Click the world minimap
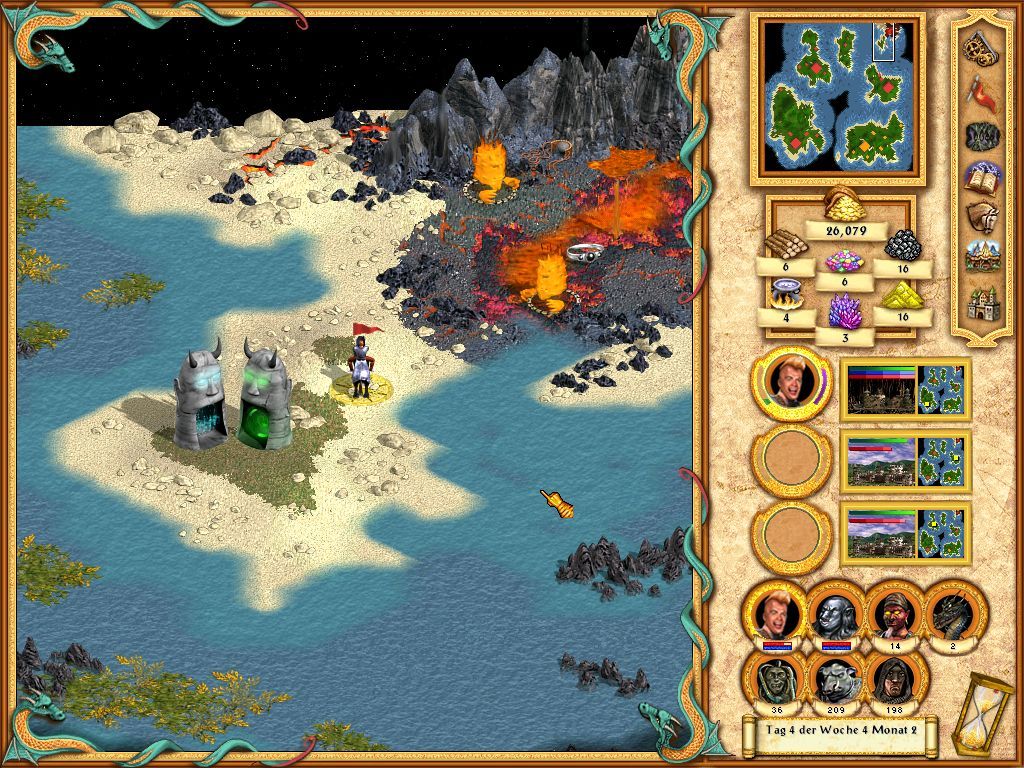1024x768 pixels. (836, 97)
